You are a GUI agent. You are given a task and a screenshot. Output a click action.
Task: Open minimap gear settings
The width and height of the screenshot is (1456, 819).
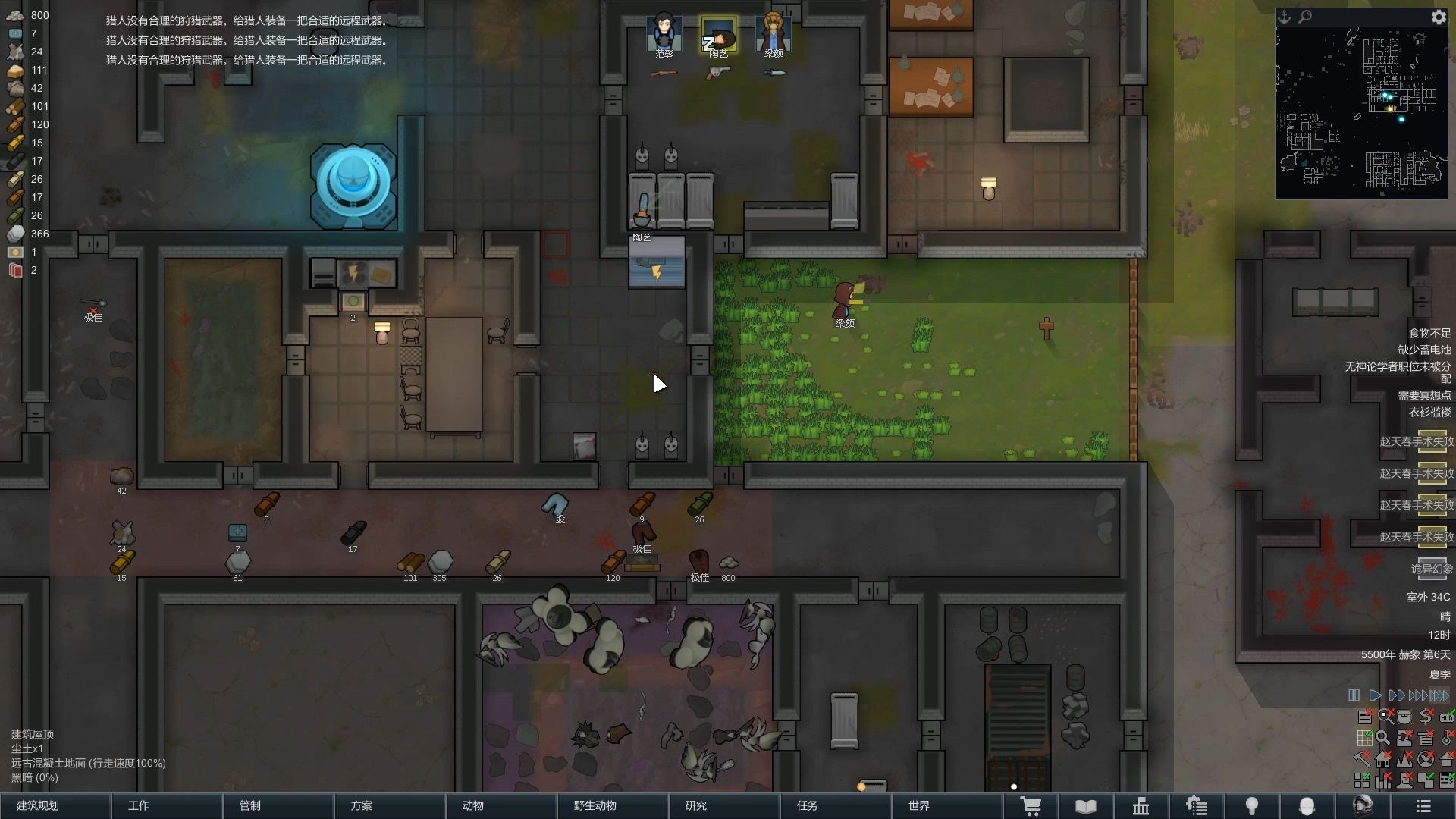click(1438, 17)
